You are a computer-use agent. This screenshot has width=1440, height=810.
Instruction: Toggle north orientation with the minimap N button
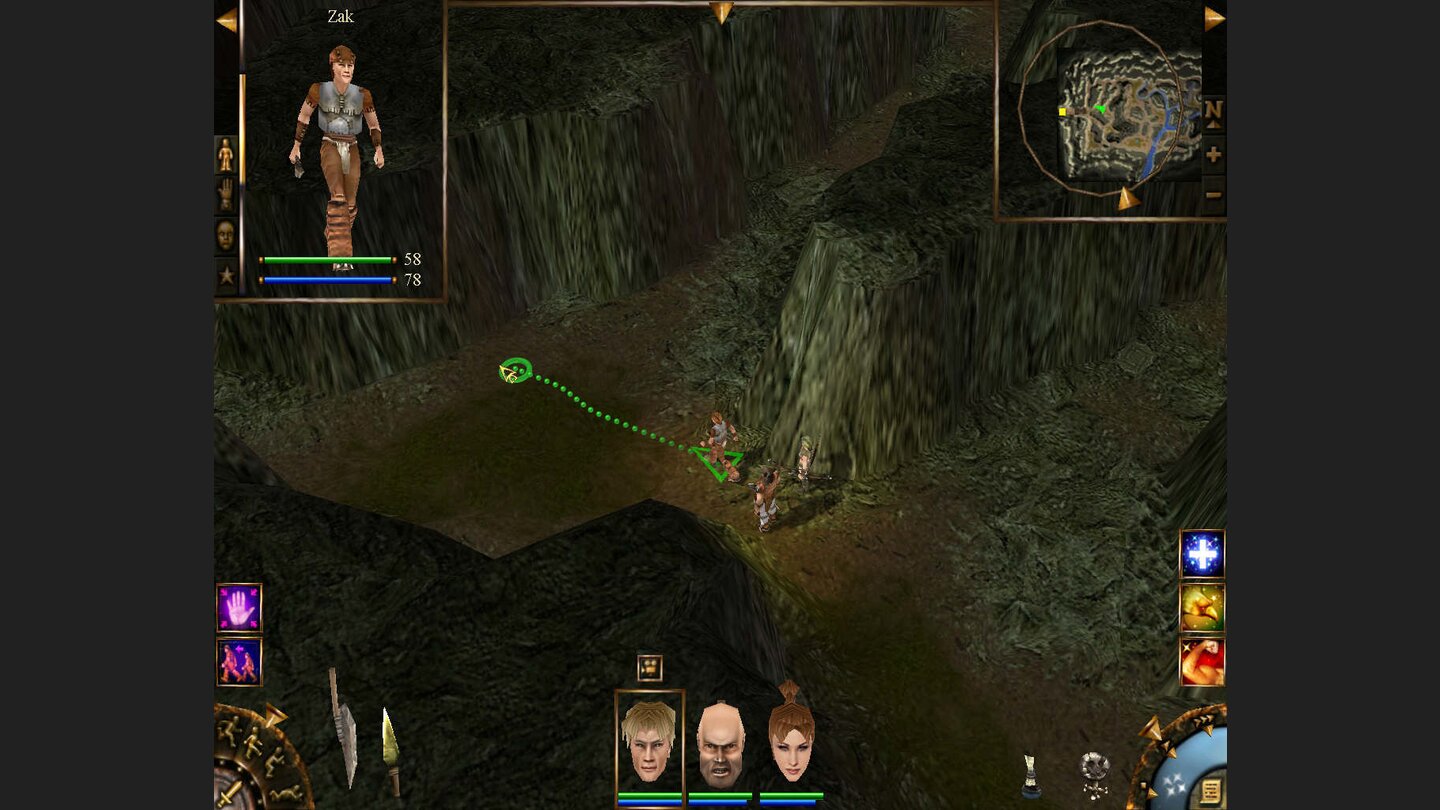tap(1214, 111)
